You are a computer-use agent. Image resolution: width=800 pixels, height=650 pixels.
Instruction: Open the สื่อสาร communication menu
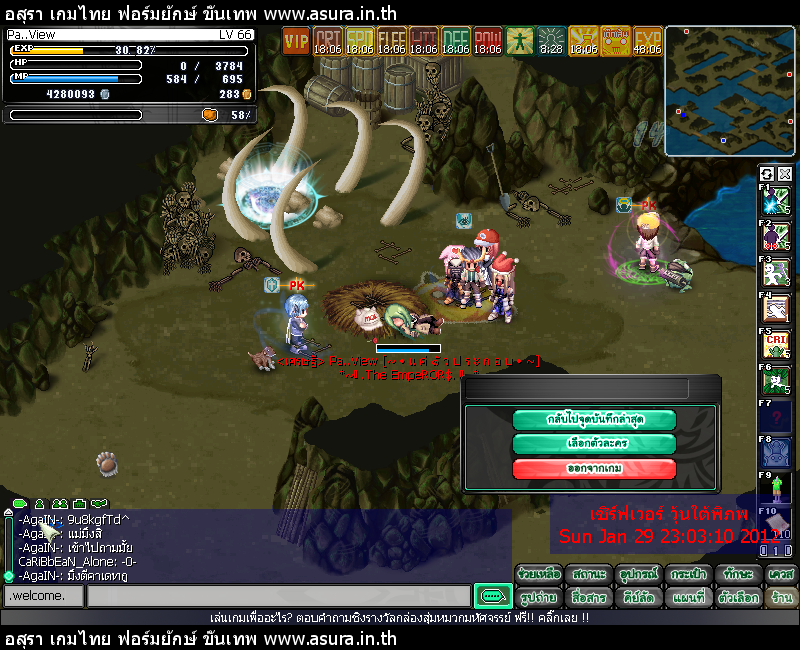(589, 597)
